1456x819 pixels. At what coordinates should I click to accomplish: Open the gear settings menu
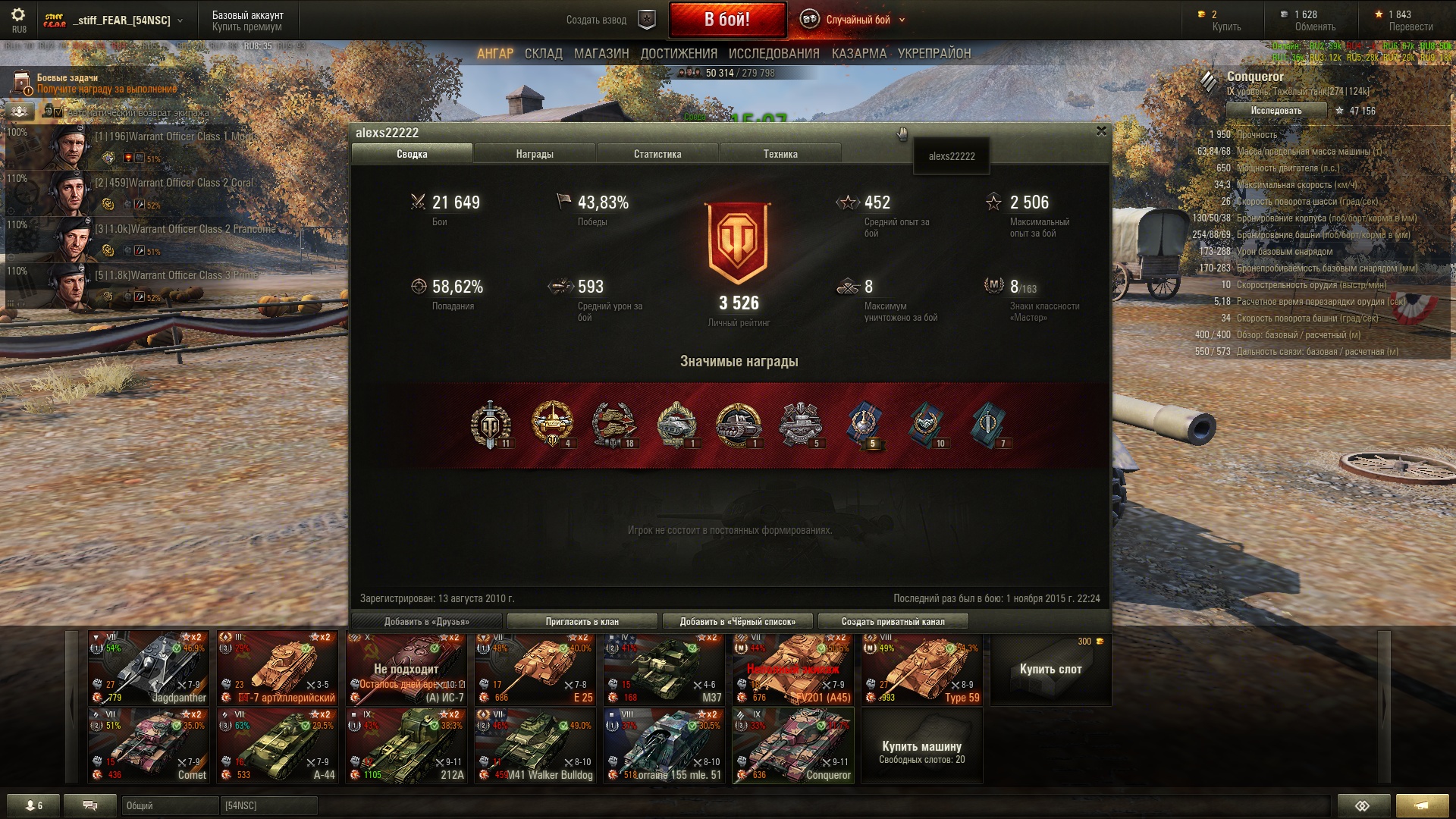[x=18, y=15]
